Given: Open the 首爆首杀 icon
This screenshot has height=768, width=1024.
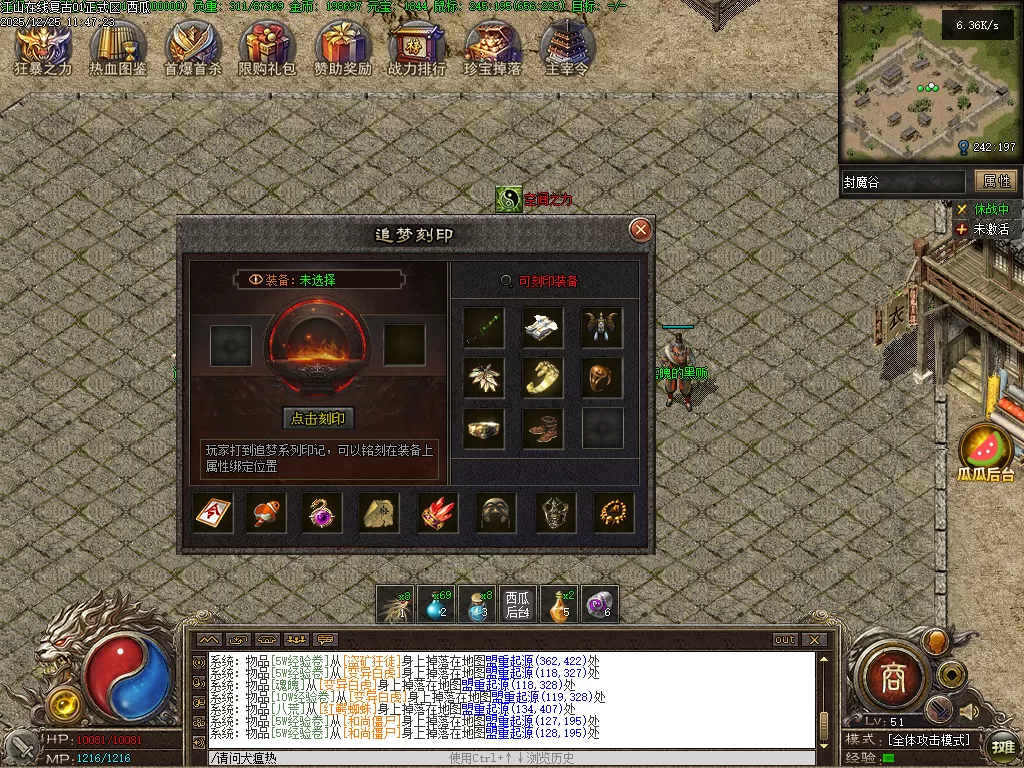Looking at the screenshot, I should coord(193,45).
